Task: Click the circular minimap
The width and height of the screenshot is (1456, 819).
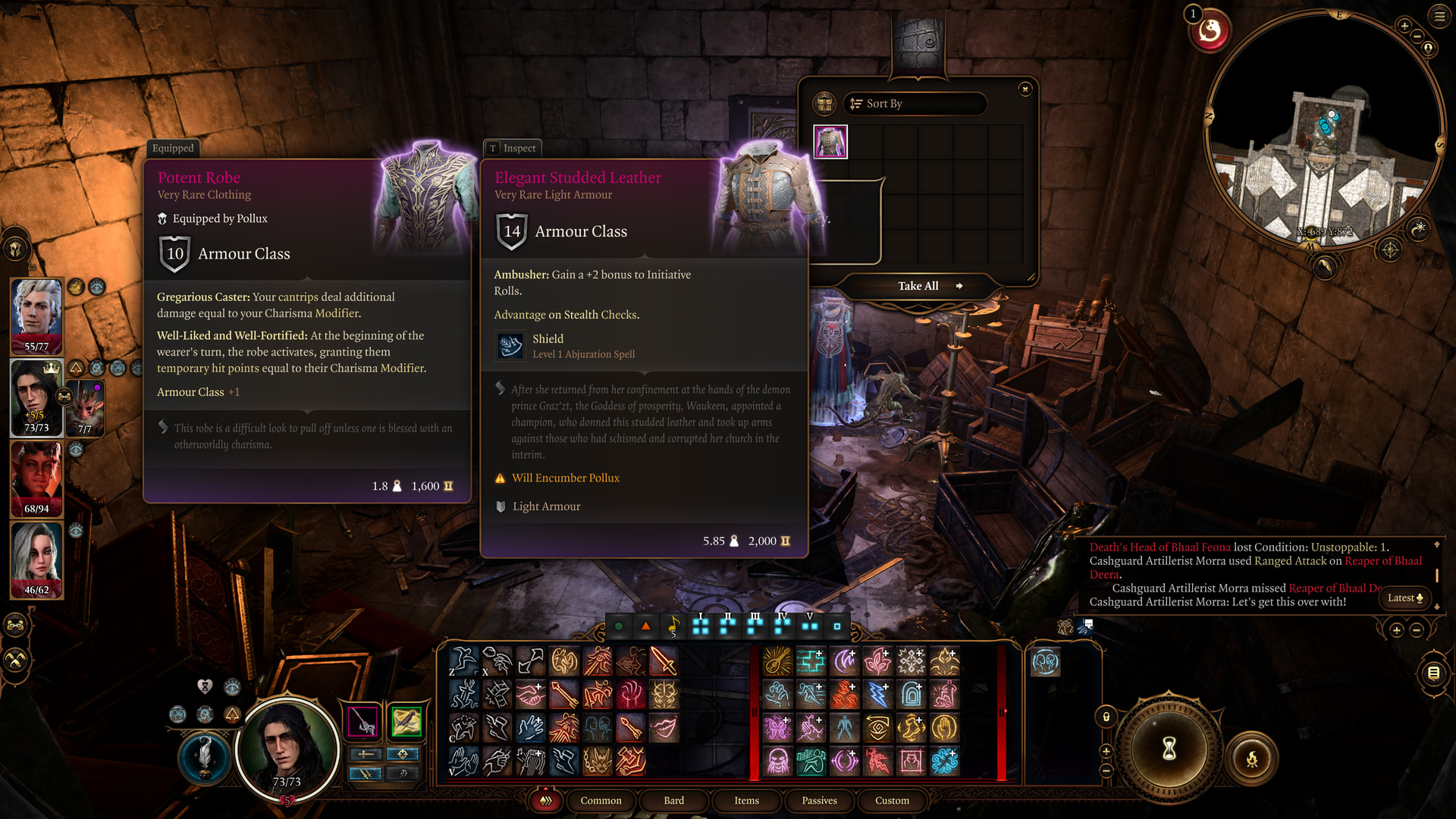Action: [x=1323, y=129]
